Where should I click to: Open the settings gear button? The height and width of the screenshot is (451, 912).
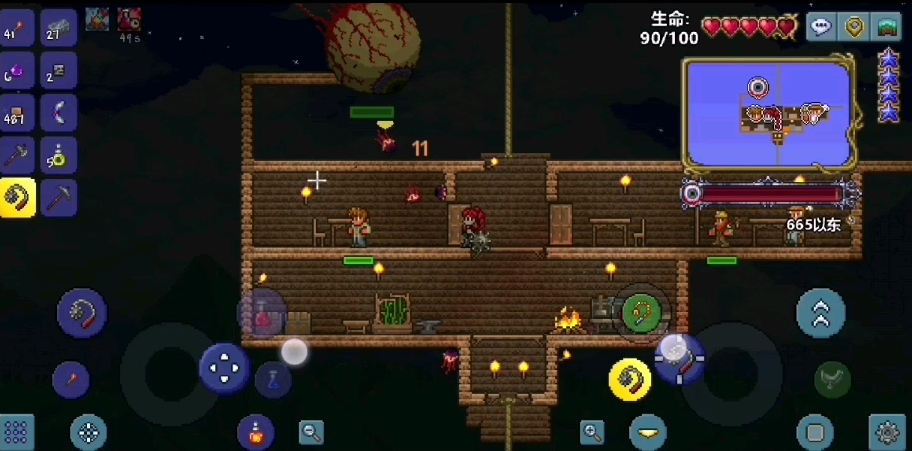coord(886,432)
